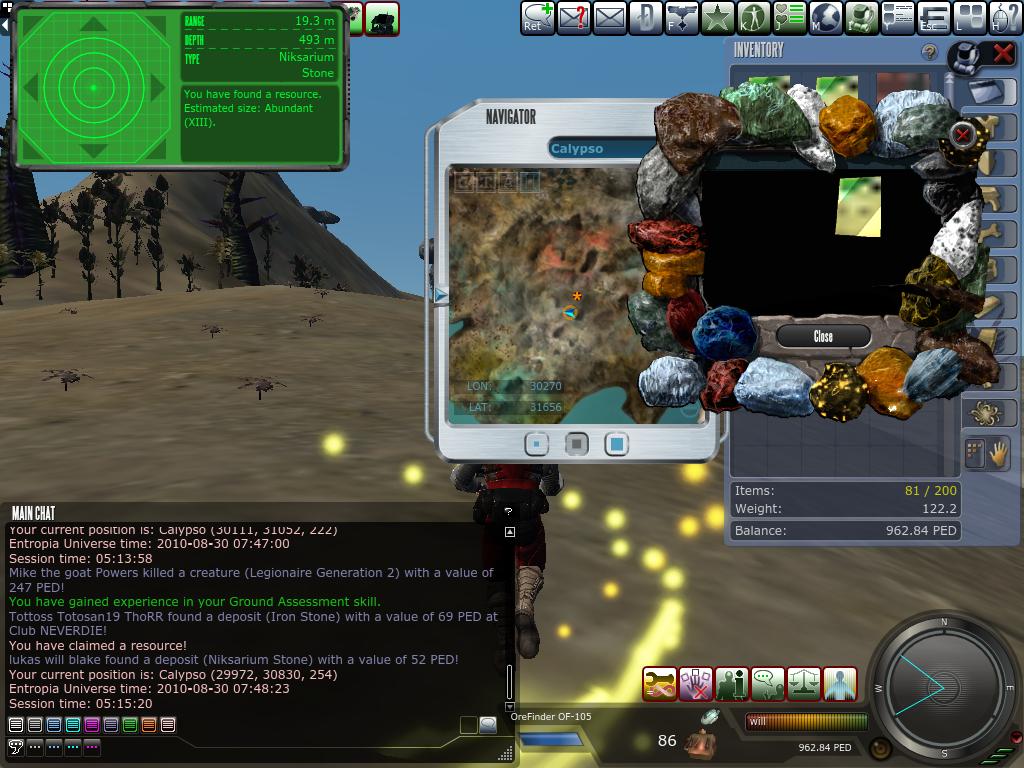Click the compass radar dial

943,687
